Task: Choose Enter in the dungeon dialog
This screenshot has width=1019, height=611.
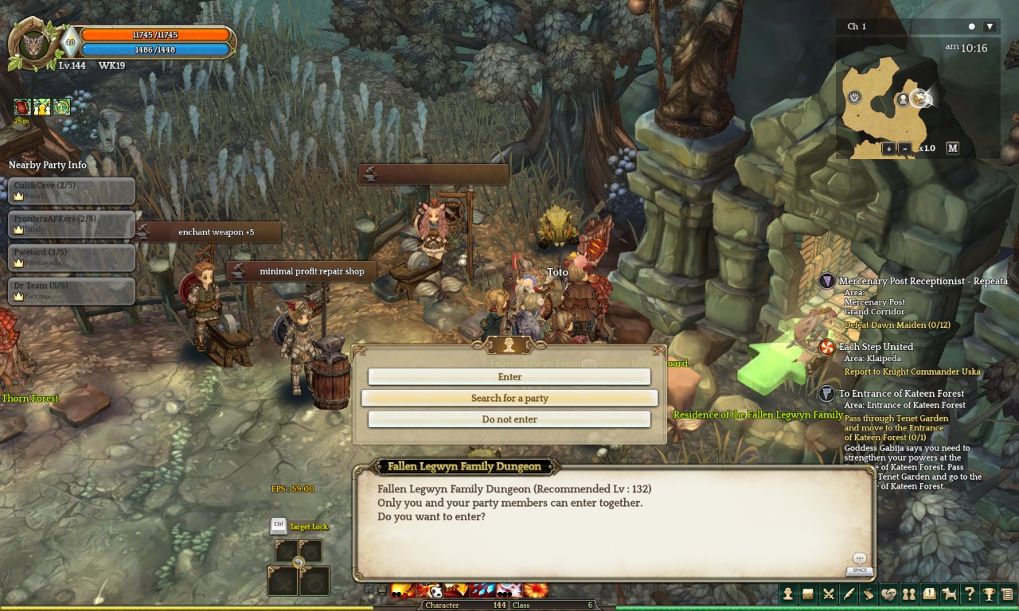Action: [x=509, y=377]
